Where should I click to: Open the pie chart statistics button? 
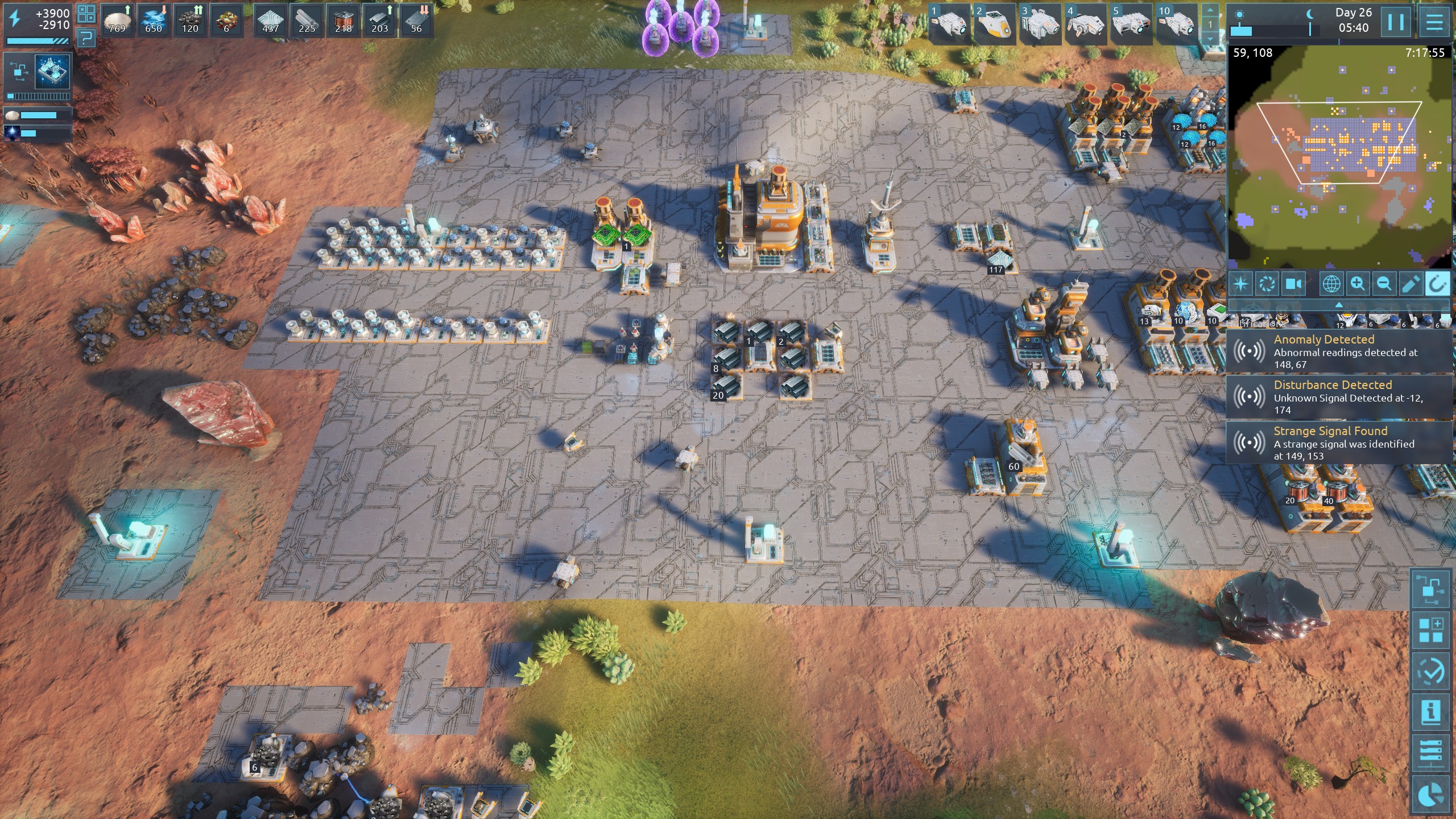coord(1432,795)
